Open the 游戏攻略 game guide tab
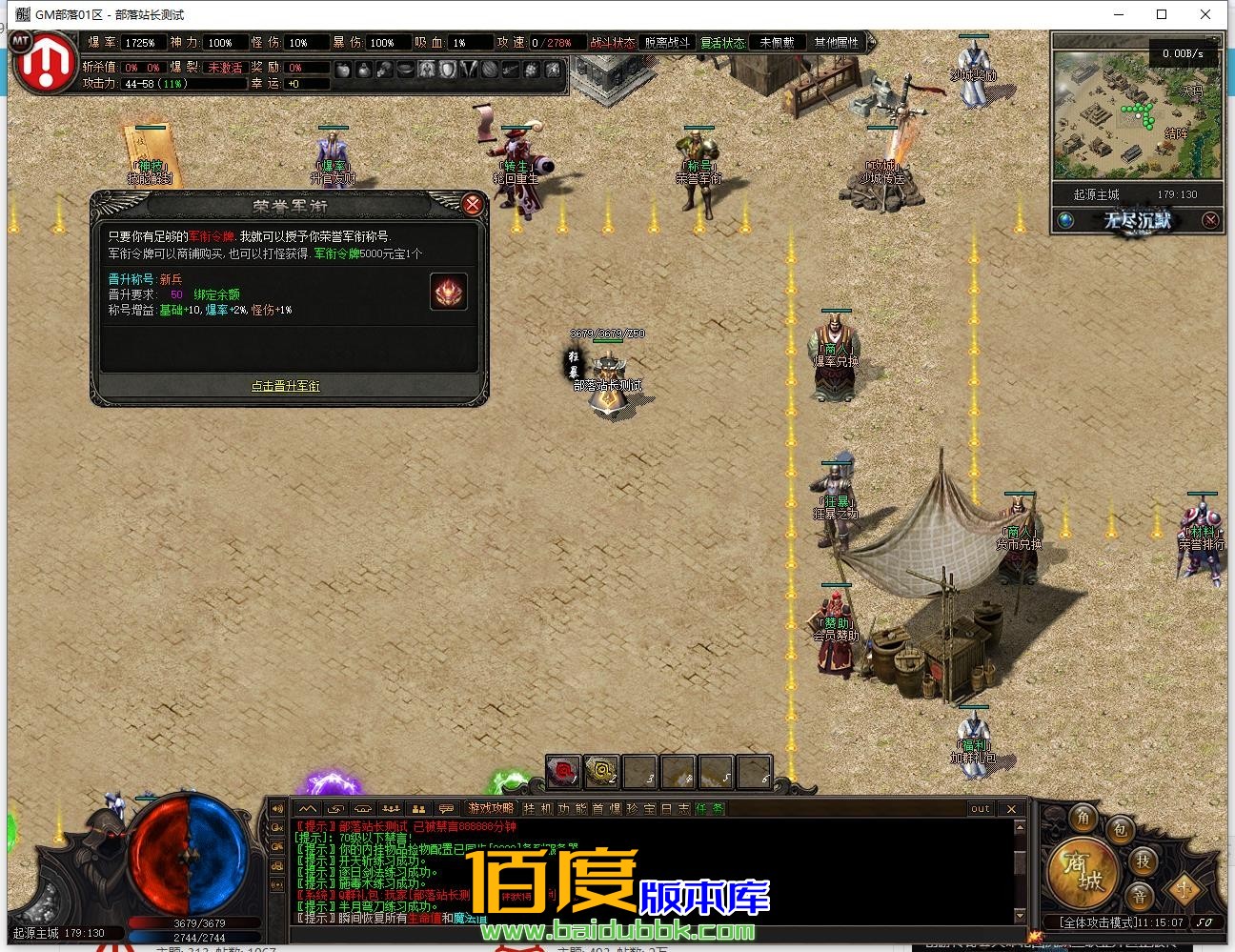 [491, 809]
